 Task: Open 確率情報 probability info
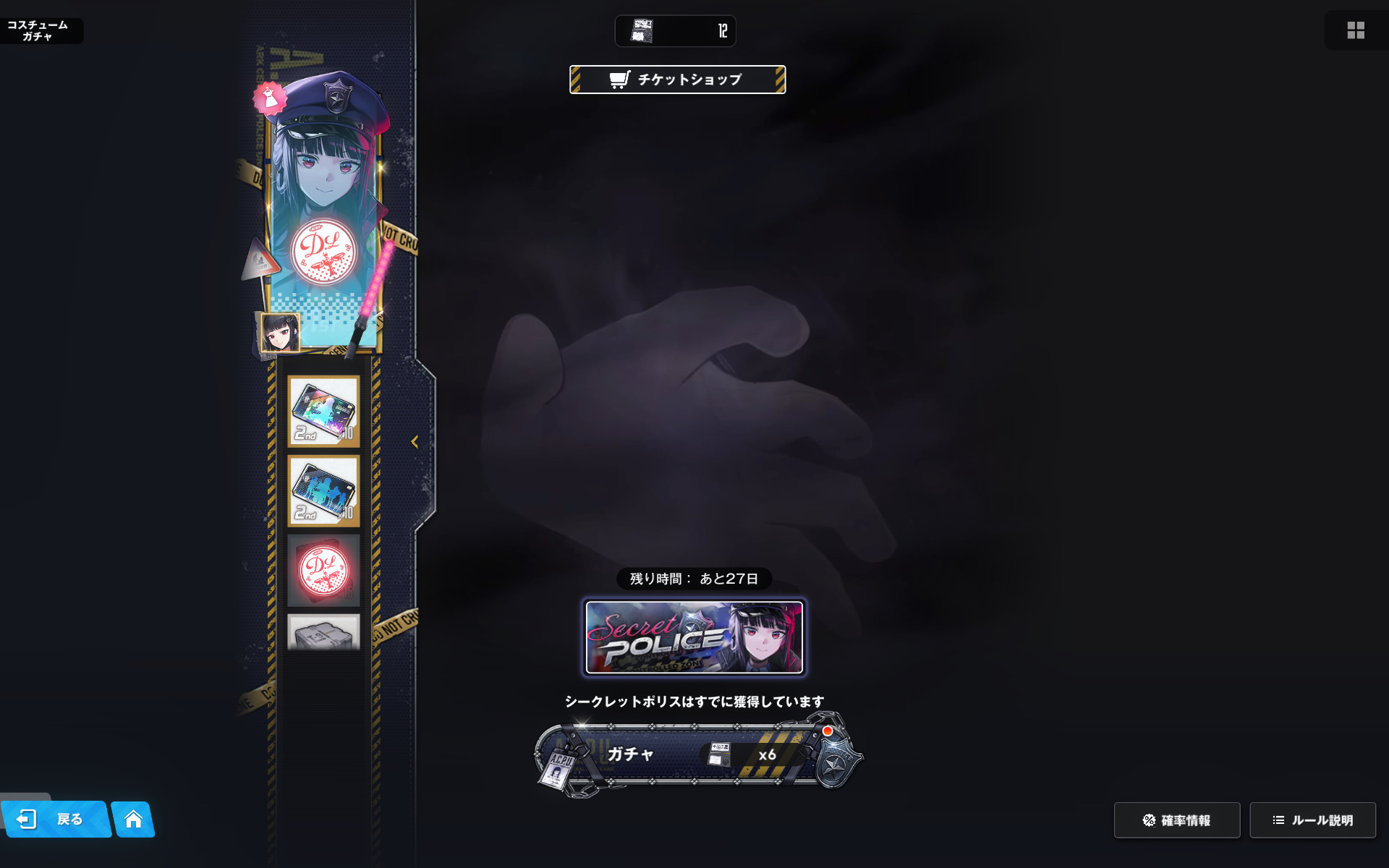[x=1176, y=820]
